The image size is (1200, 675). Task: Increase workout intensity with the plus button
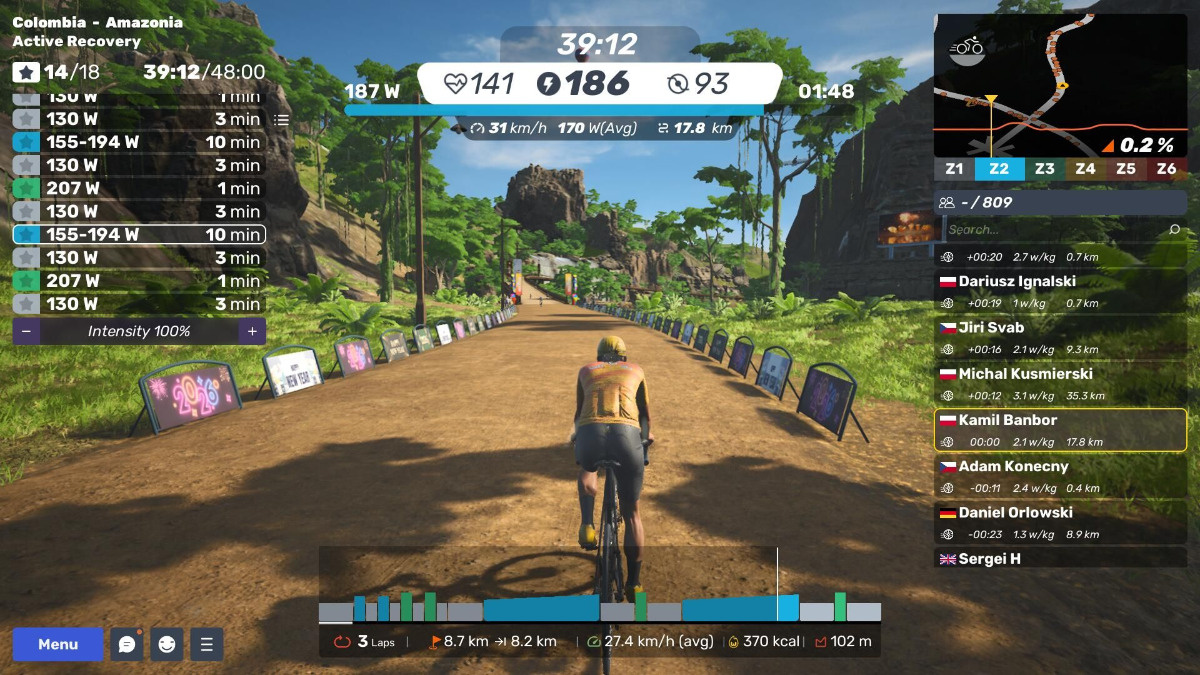tap(252, 331)
